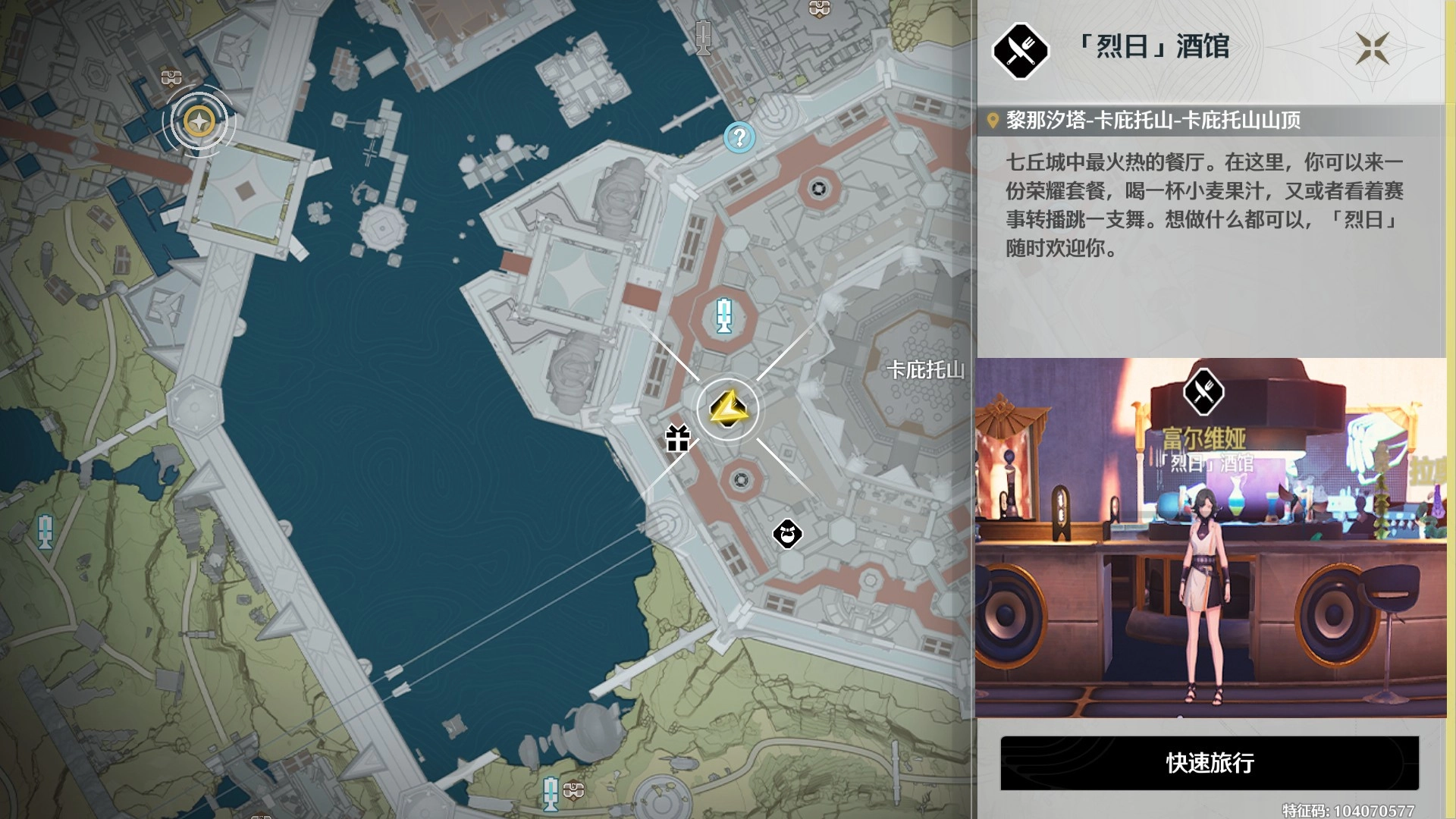This screenshot has width=1456, height=819.
Task: Click the 快速旅行 fast travel button
Action: [1210, 763]
